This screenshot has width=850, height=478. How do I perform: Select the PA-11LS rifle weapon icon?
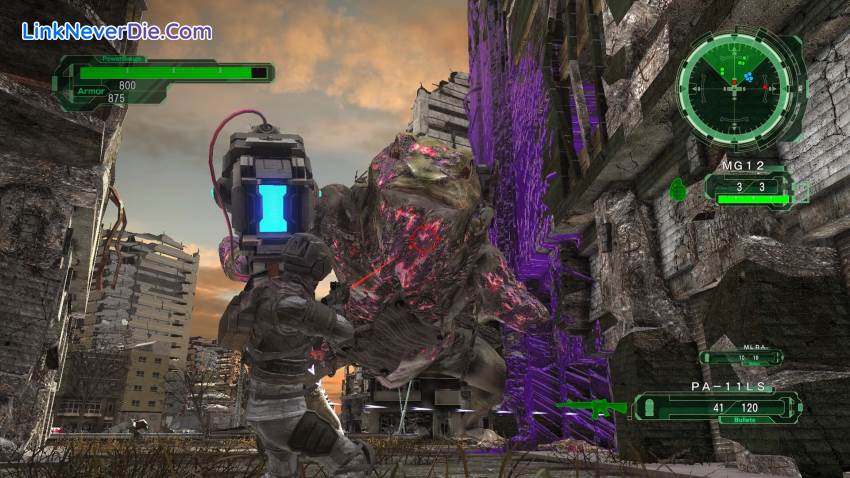[591, 407]
